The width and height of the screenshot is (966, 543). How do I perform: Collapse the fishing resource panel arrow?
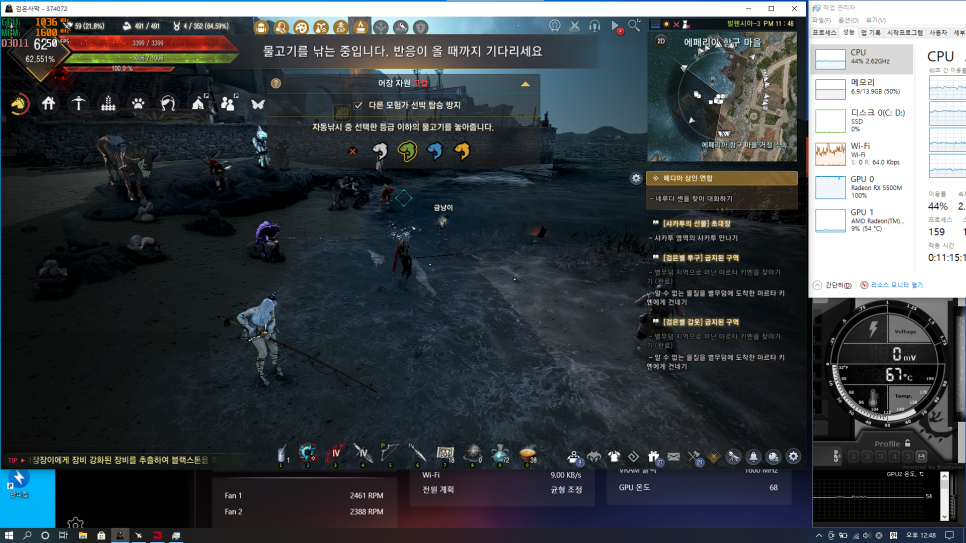(x=526, y=85)
